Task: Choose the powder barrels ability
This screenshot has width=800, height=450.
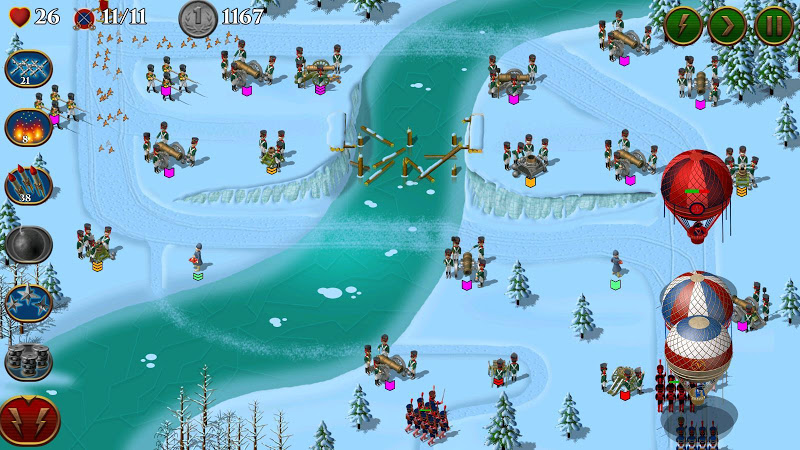Action: 29,360
